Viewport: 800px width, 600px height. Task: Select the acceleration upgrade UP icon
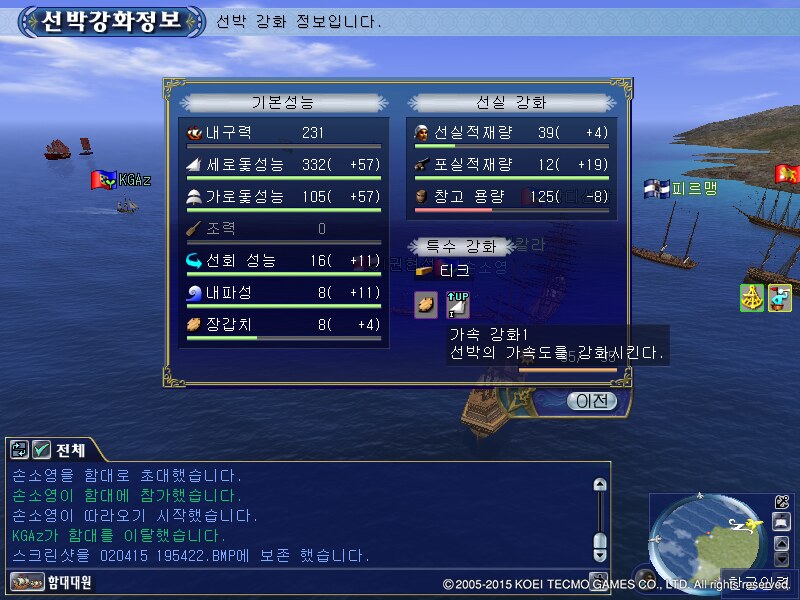point(457,304)
